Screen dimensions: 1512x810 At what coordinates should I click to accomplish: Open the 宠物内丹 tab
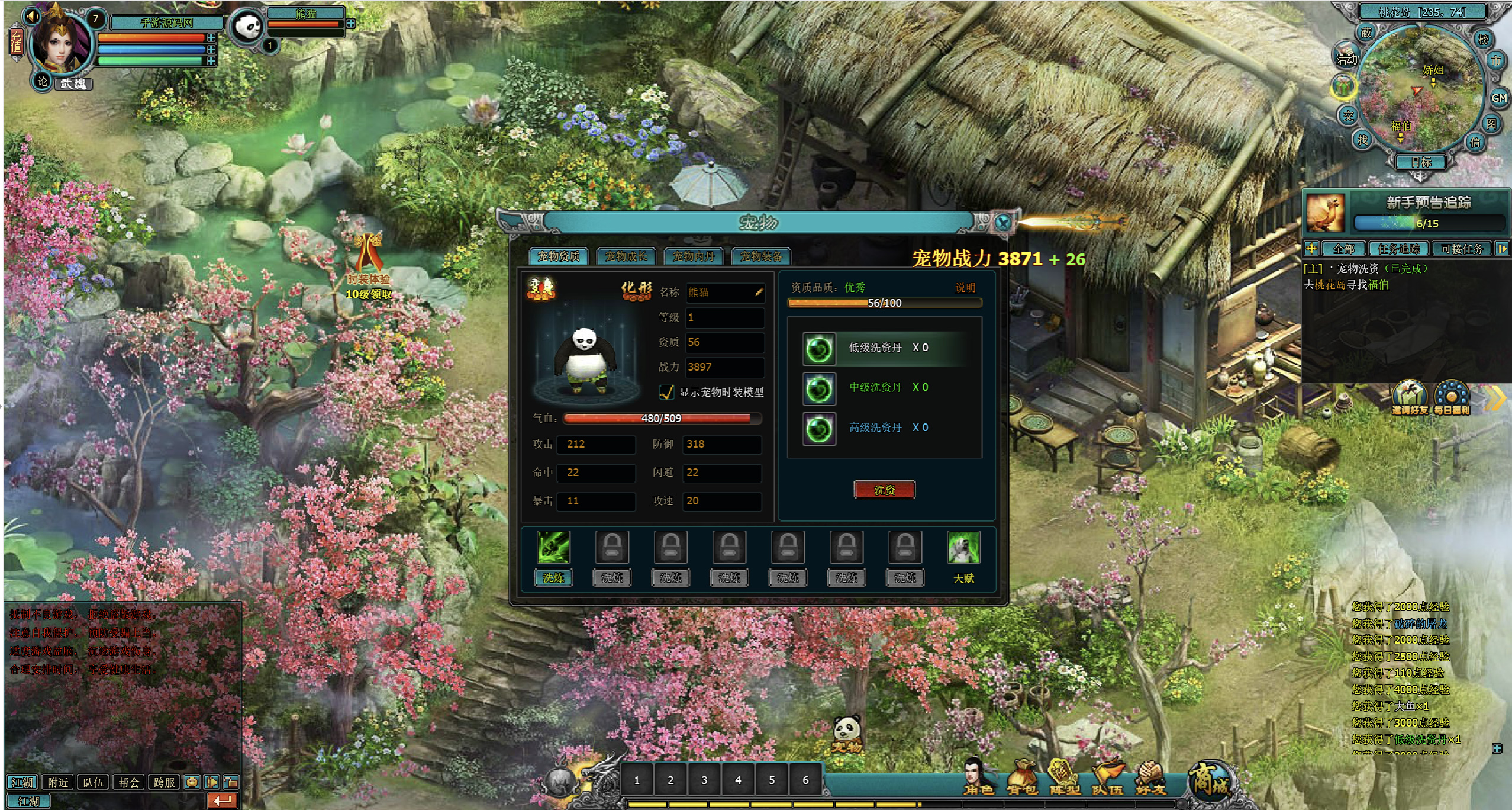(694, 256)
